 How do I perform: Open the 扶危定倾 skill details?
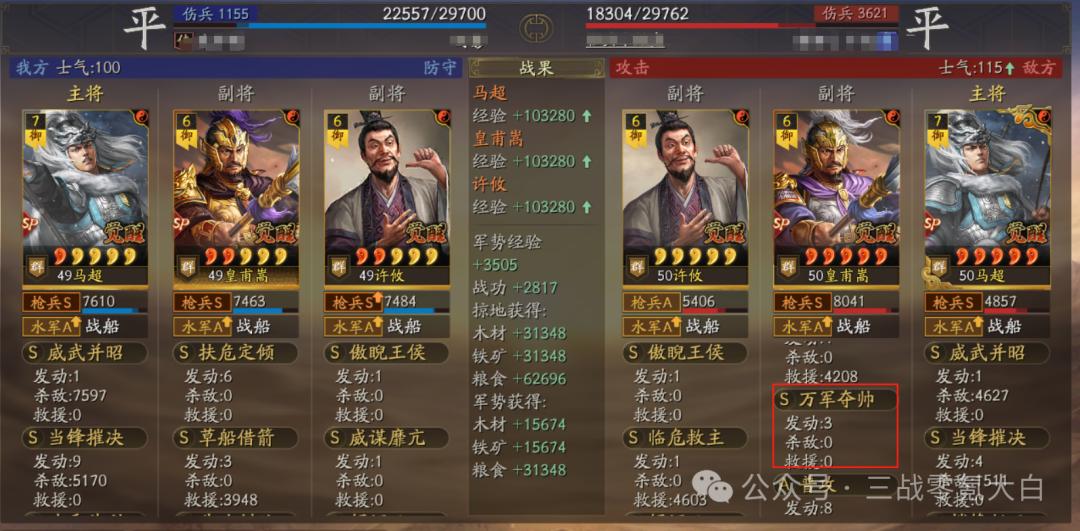236,353
